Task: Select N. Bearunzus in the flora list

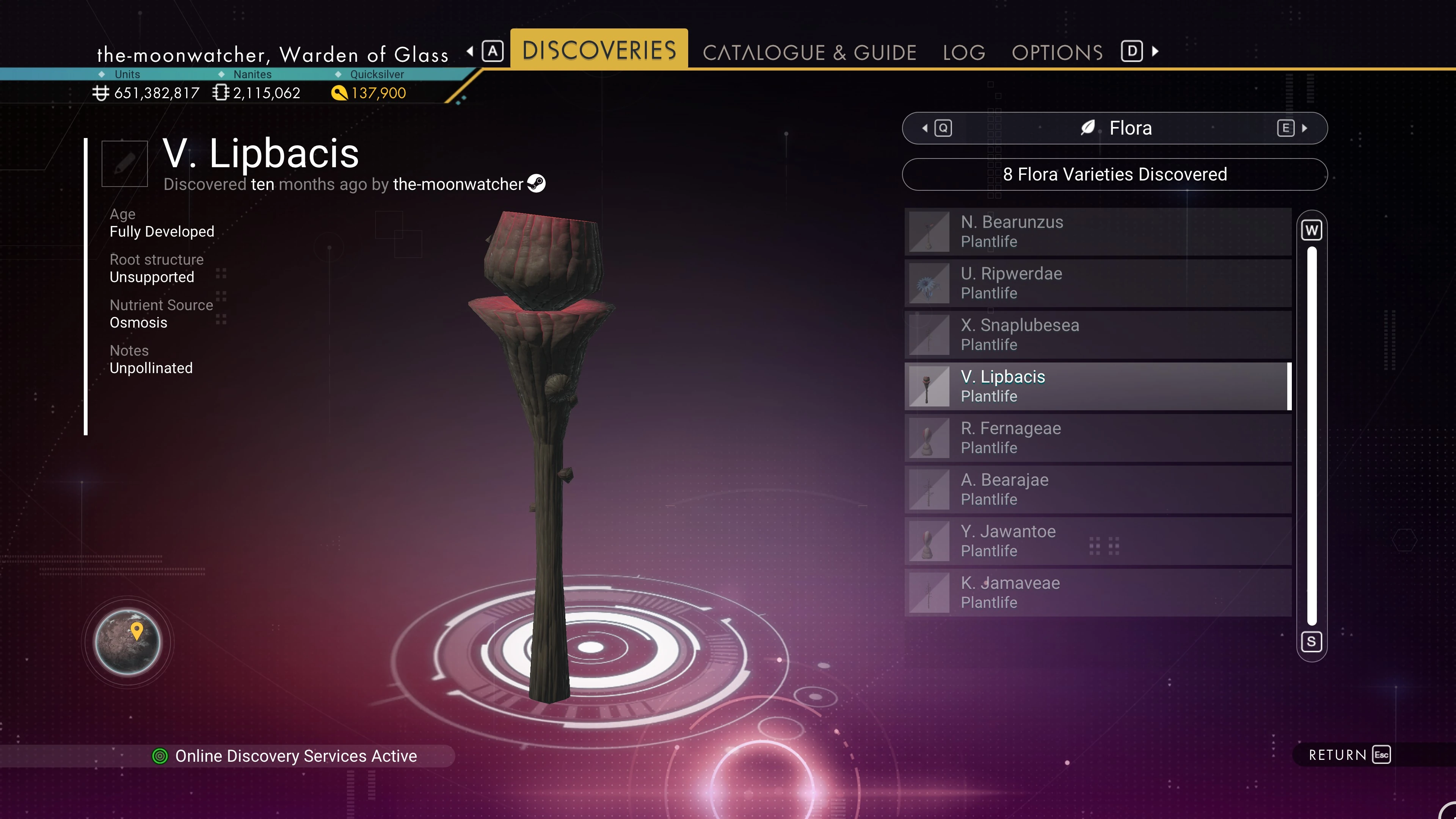Action: coord(1098,232)
